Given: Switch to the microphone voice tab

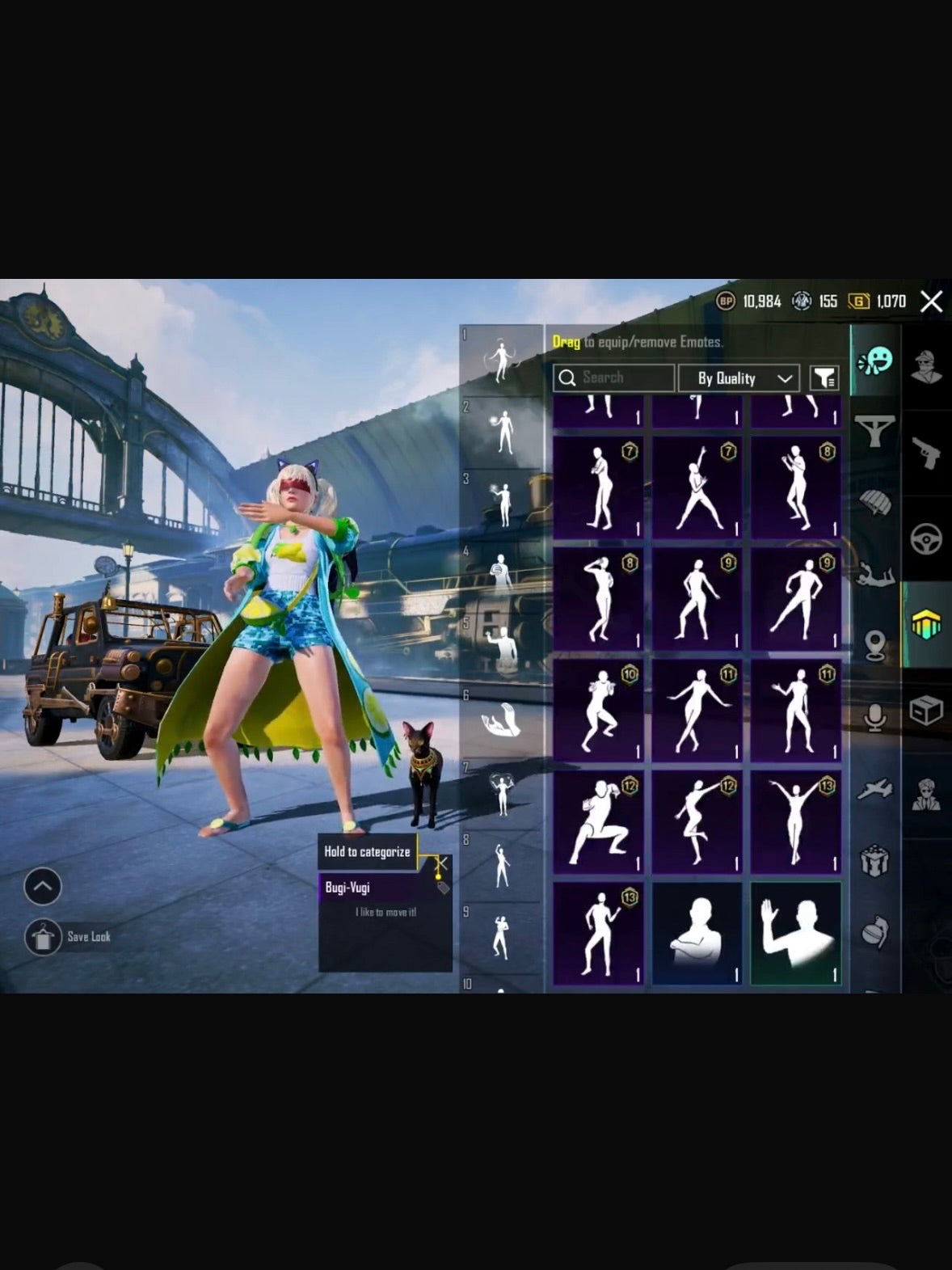Looking at the screenshot, I should tap(875, 716).
